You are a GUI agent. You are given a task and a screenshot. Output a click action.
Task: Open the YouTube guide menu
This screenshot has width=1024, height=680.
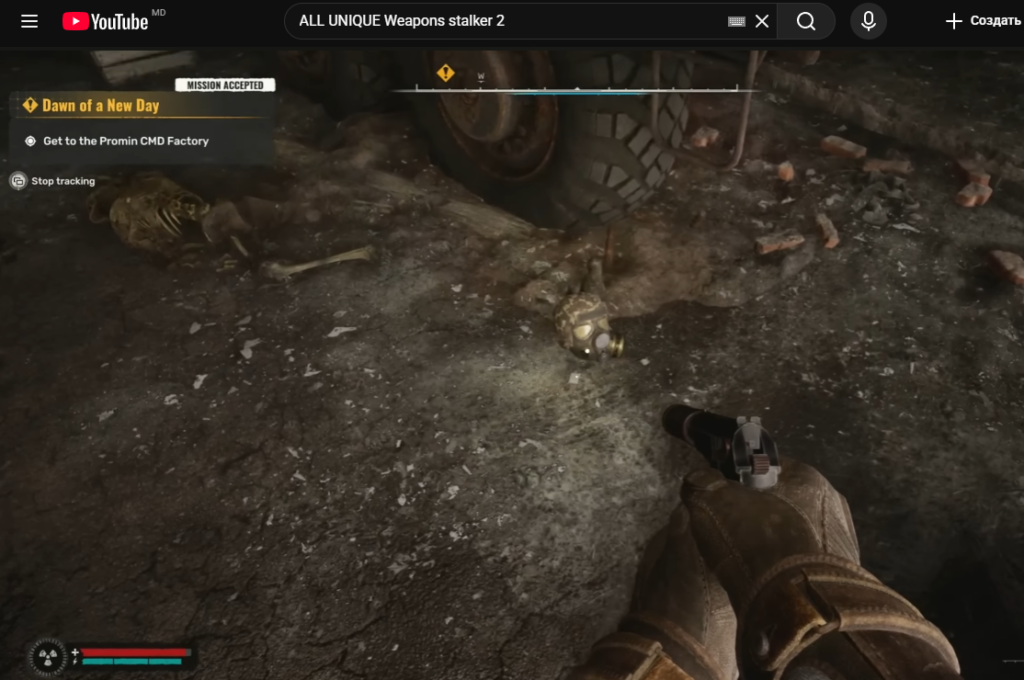(29, 21)
